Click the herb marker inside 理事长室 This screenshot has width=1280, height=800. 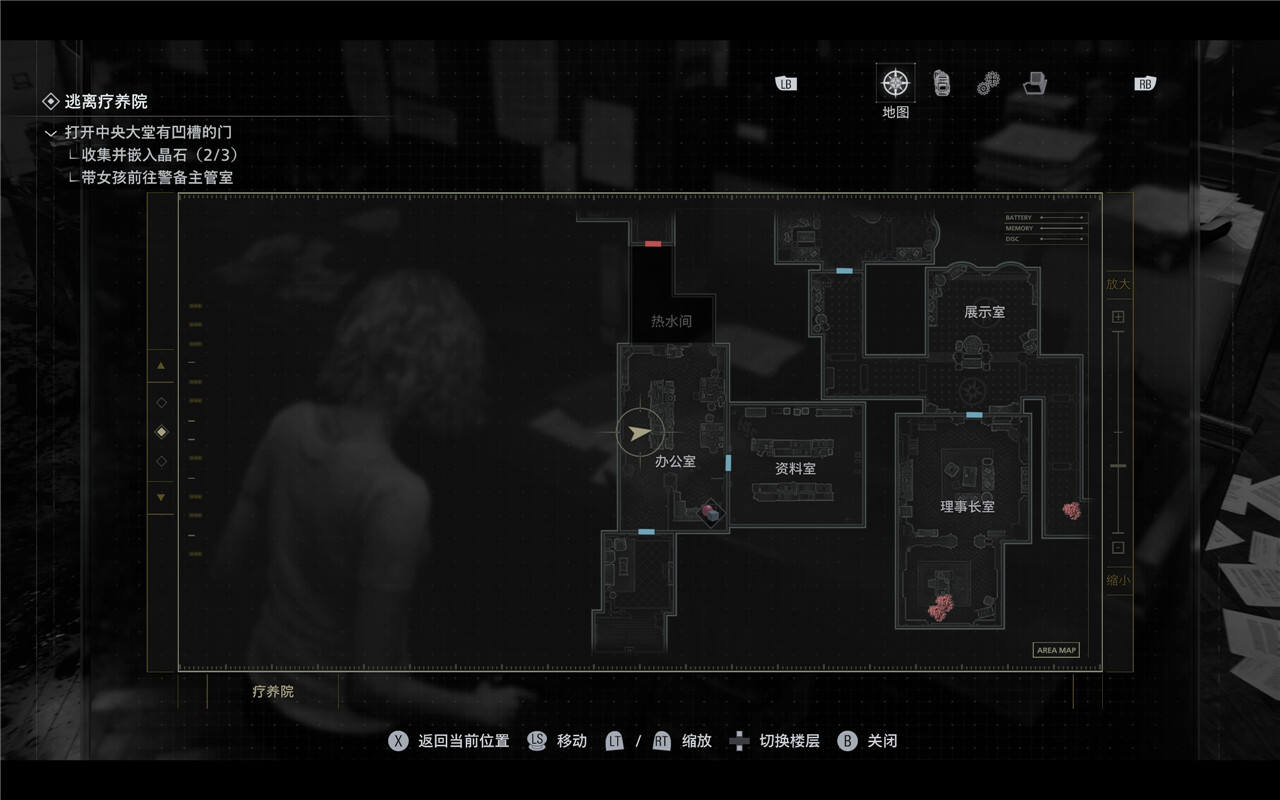click(940, 606)
